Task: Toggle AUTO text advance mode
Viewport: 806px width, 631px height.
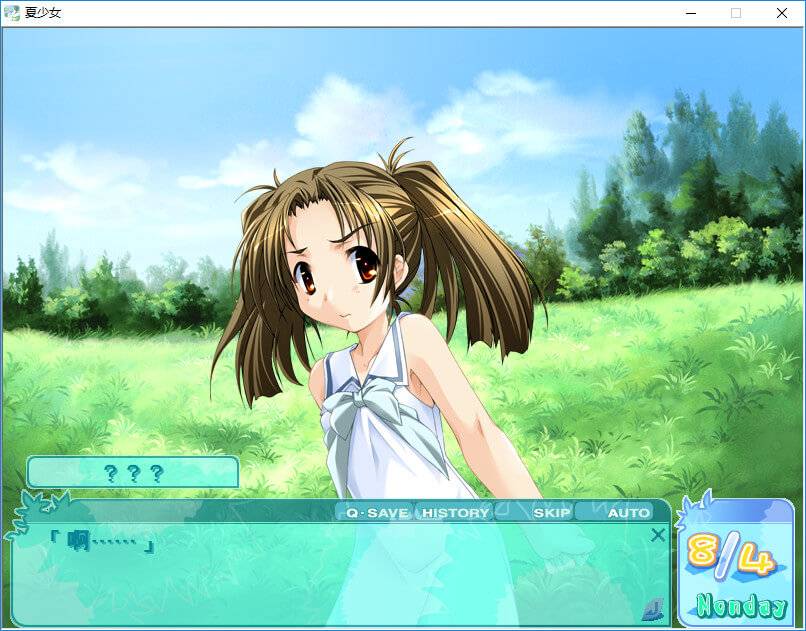Action: tap(628, 513)
